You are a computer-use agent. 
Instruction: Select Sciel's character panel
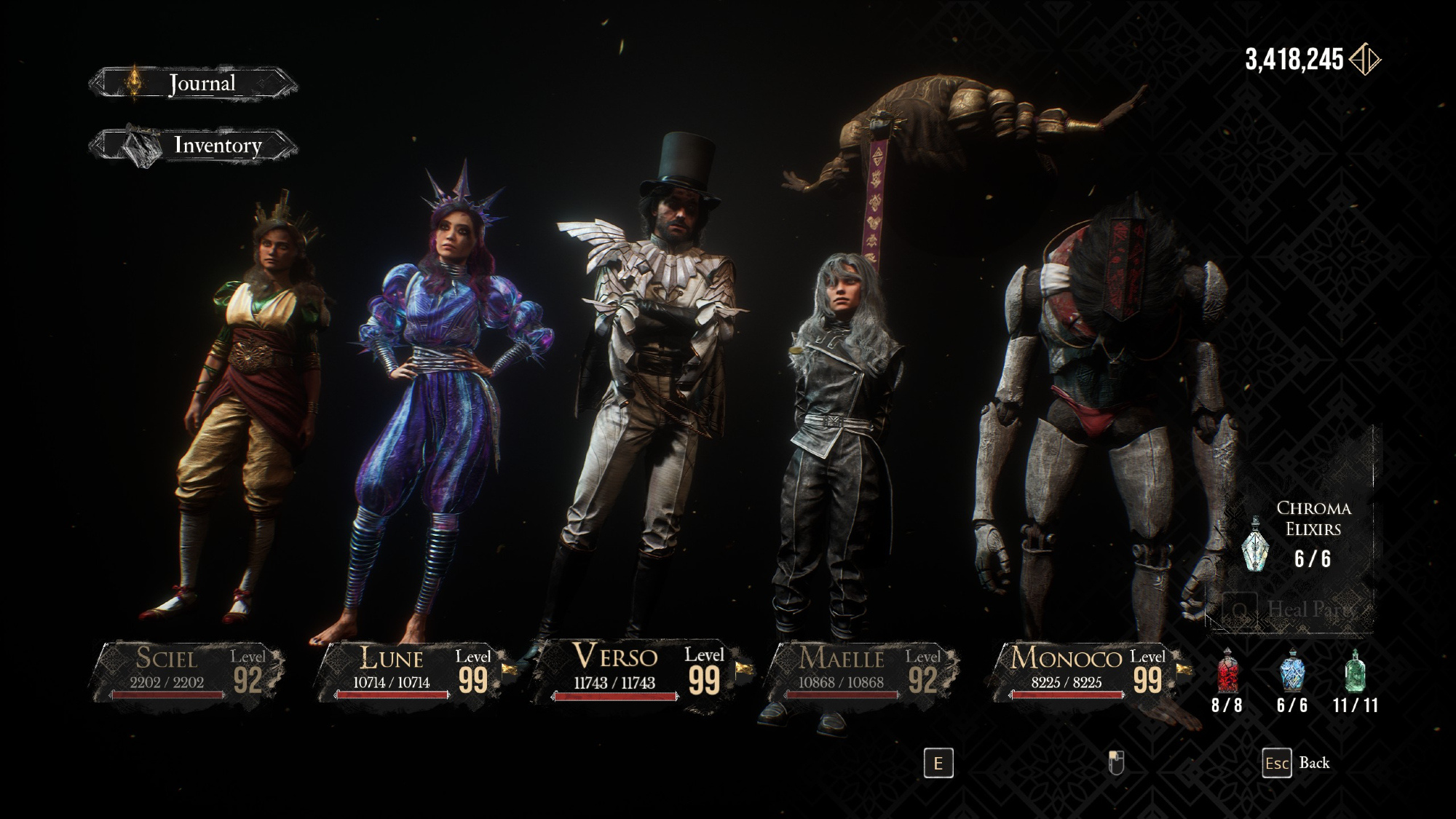pos(187,670)
